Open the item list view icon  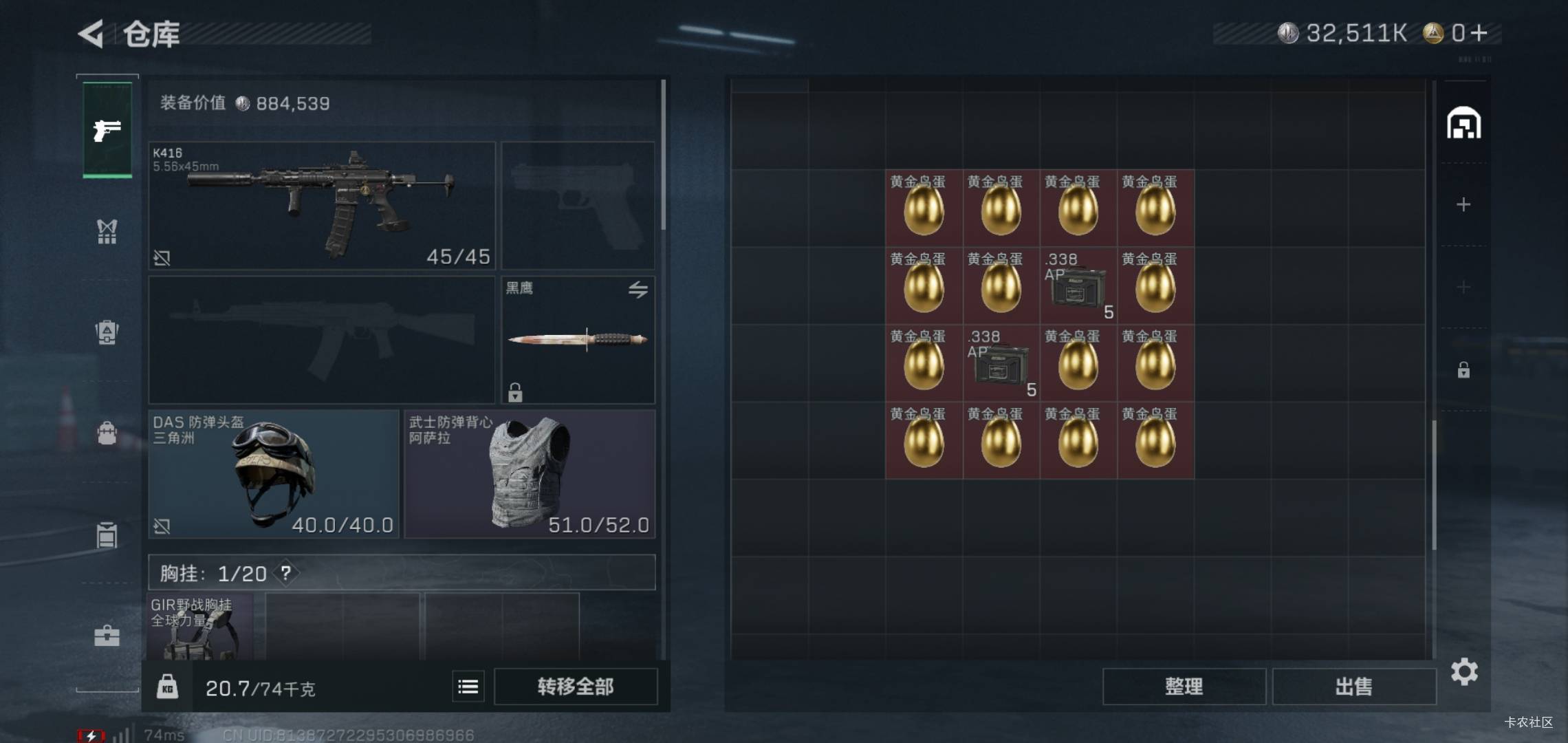coord(468,687)
